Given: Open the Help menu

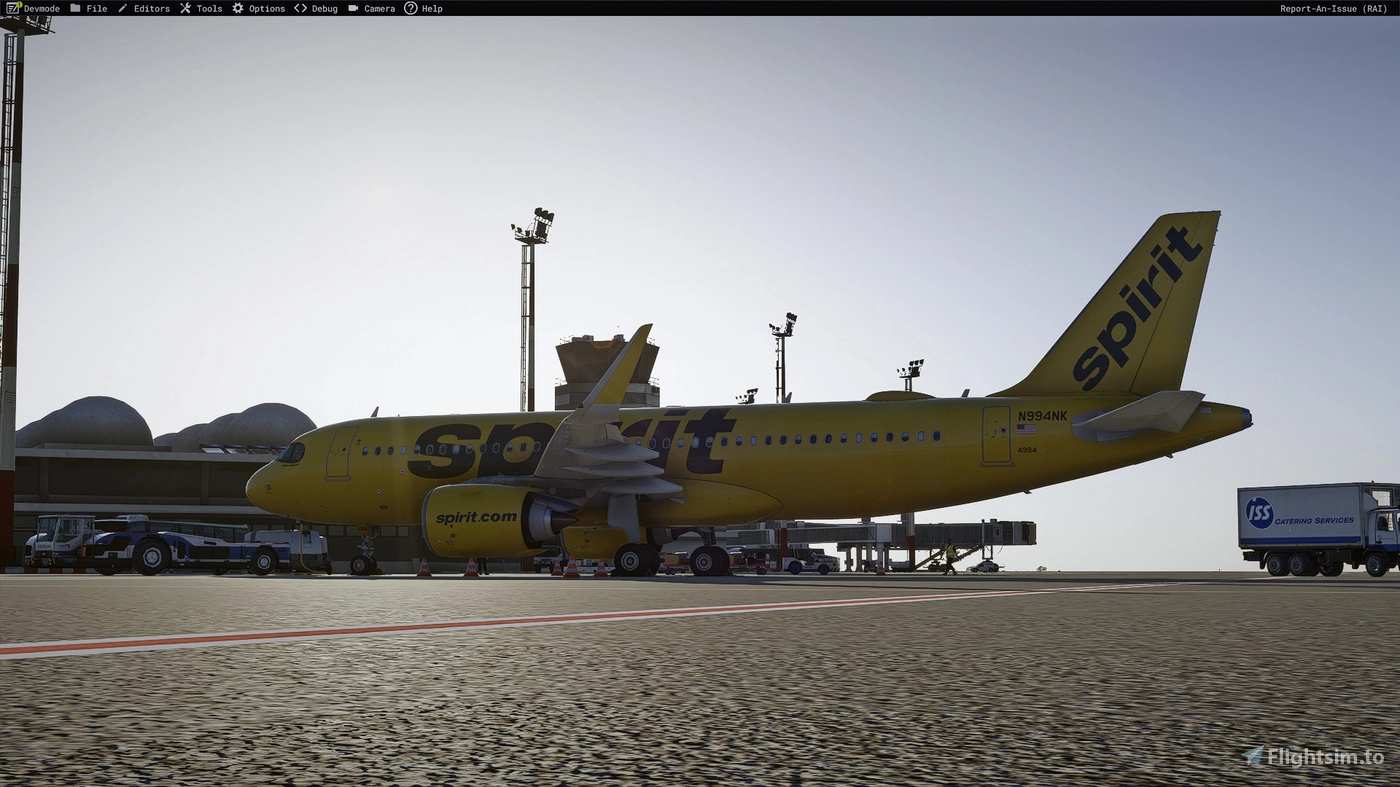Looking at the screenshot, I should coord(431,8).
